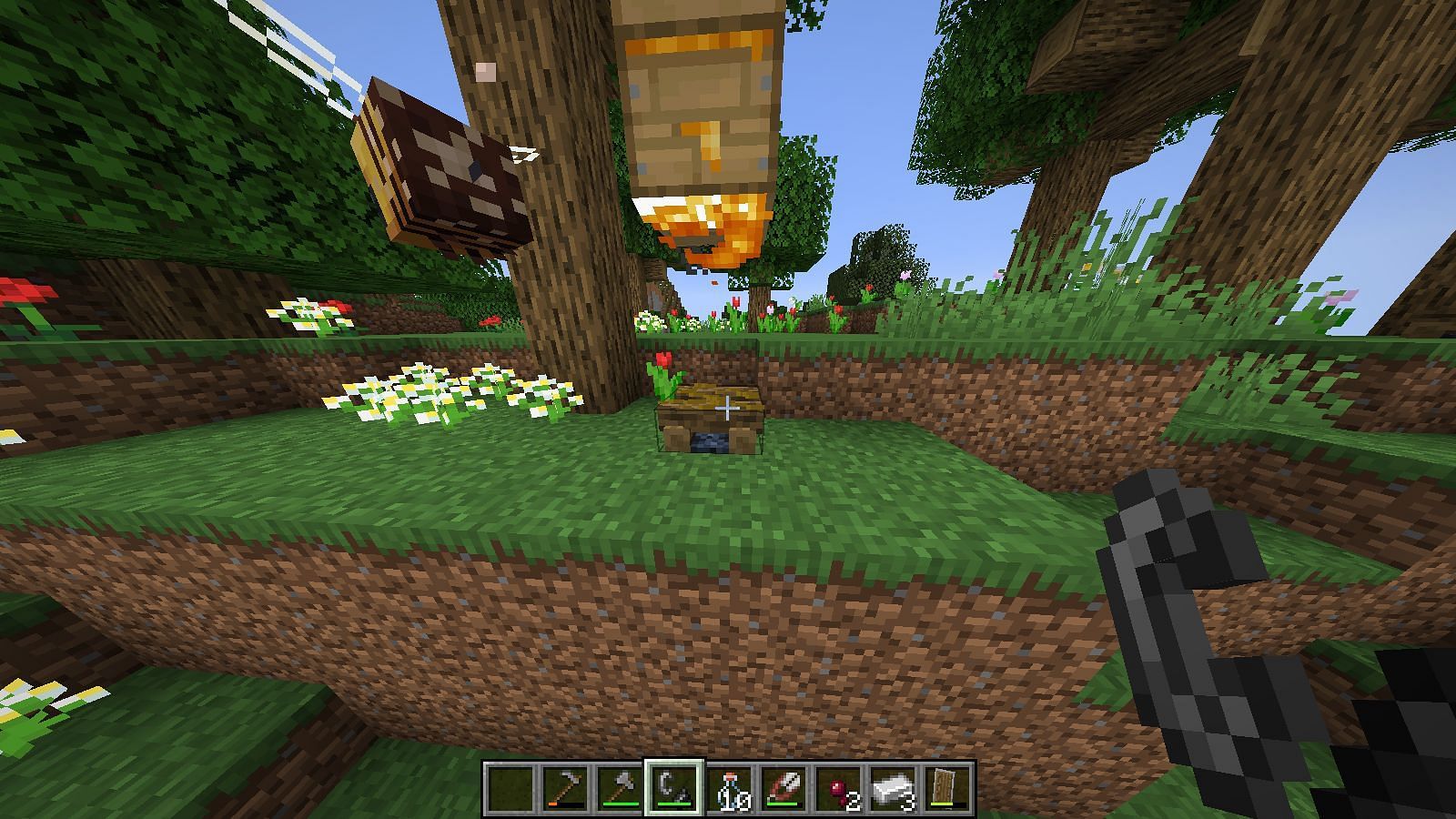Select the shears hotbar slot
The image size is (1456, 819).
783,788
